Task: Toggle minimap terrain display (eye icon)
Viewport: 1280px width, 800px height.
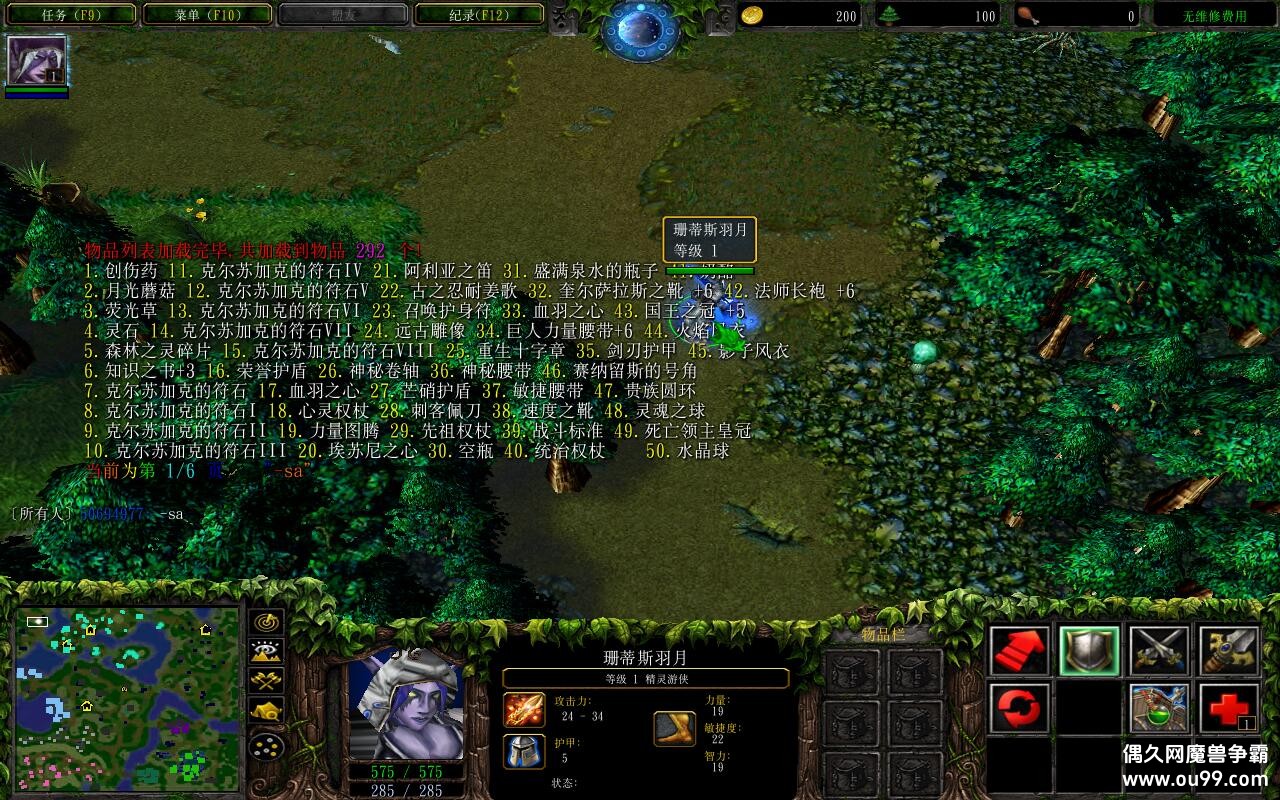Action: tap(267, 652)
